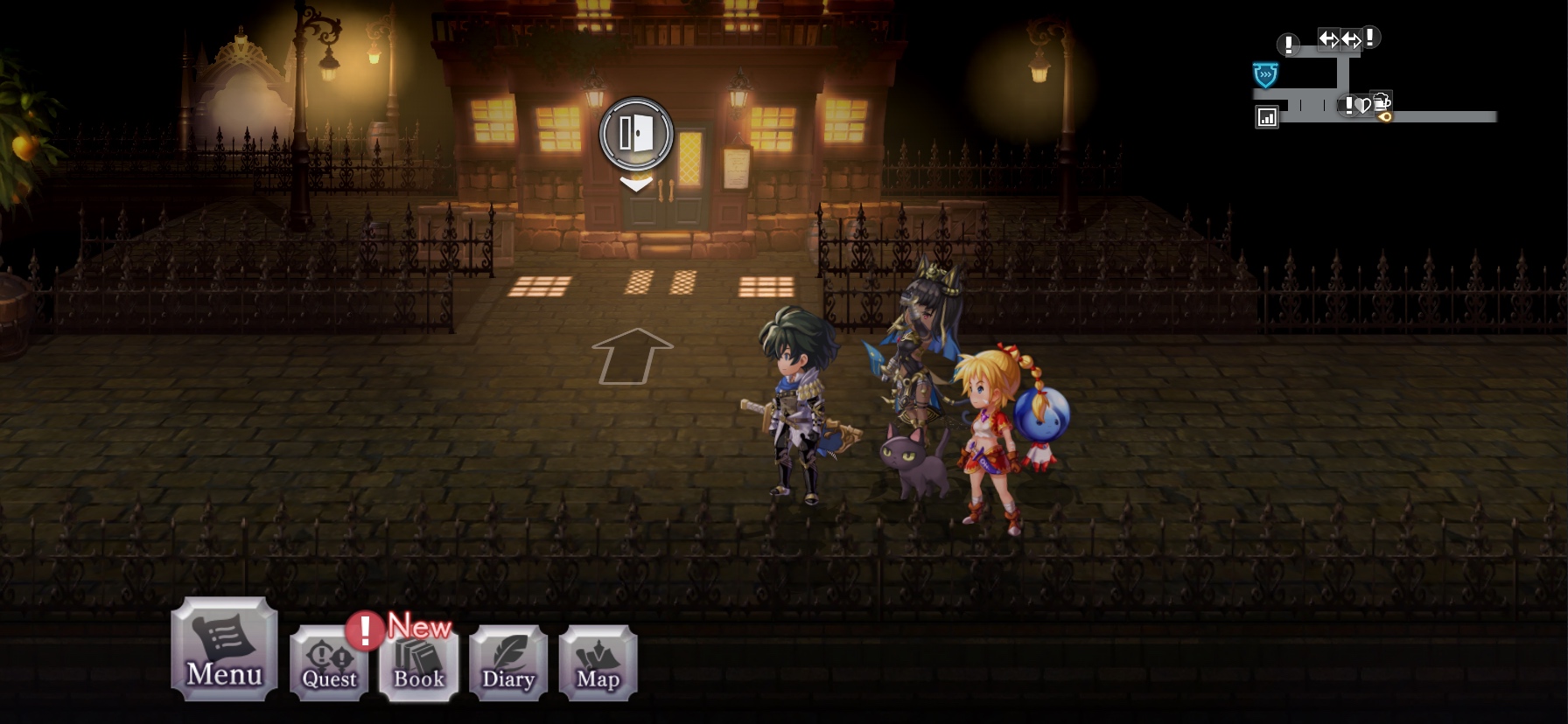Image resolution: width=1568 pixels, height=724 pixels.
Task: Open the Book with New badge
Action: click(418, 663)
